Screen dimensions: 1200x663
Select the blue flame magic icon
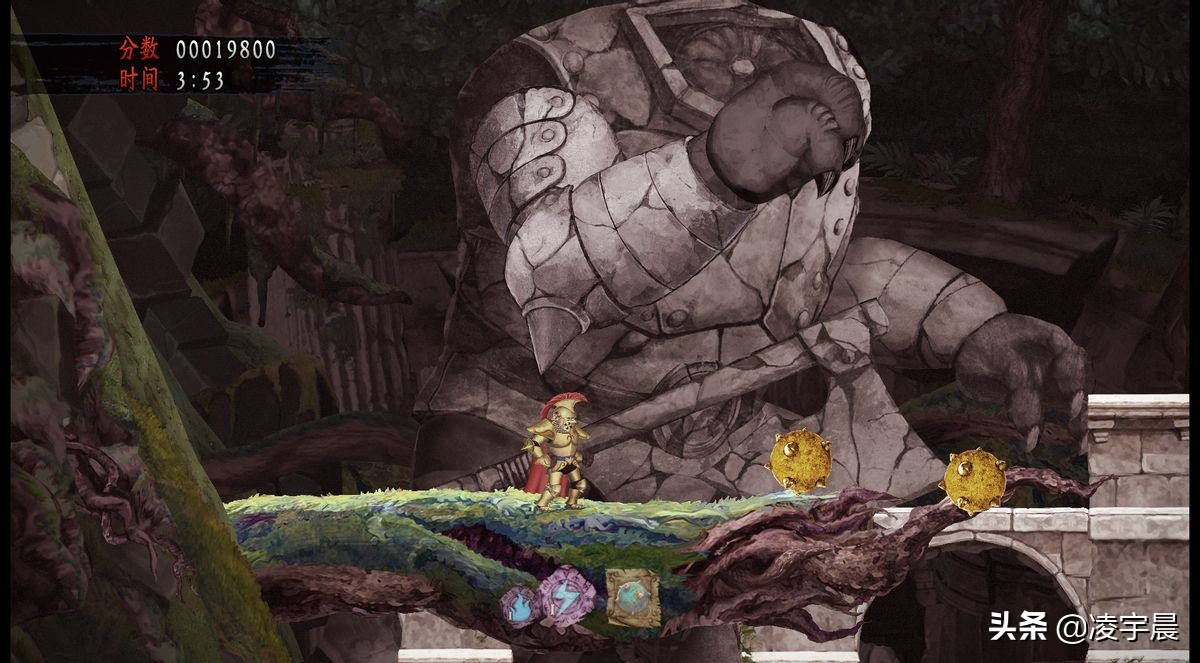pyautogui.click(x=521, y=605)
